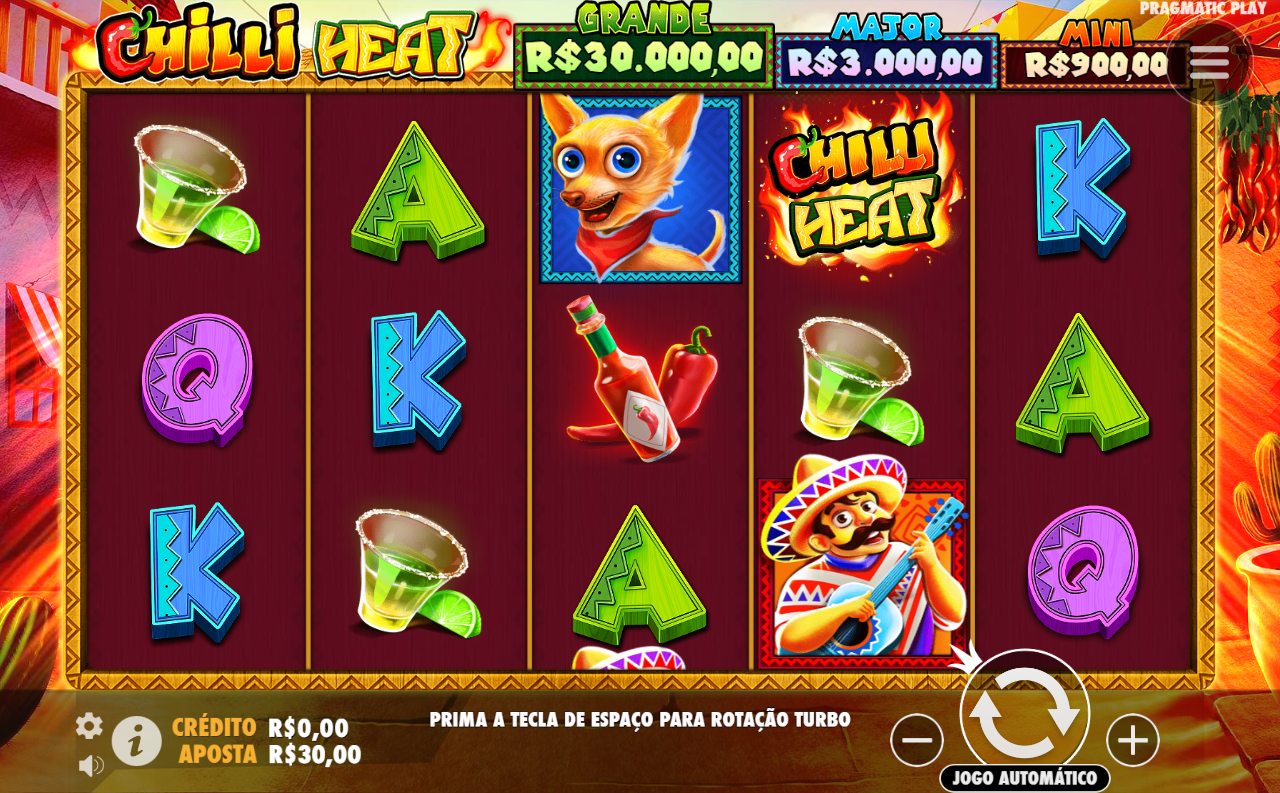Viewport: 1280px width, 793px height.
Task: Click the mariachi guitarist symbol
Action: coord(860,565)
